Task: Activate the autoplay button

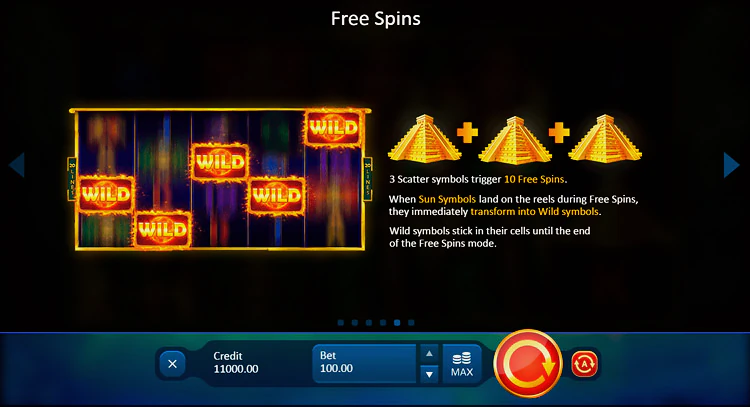Action: [x=585, y=364]
